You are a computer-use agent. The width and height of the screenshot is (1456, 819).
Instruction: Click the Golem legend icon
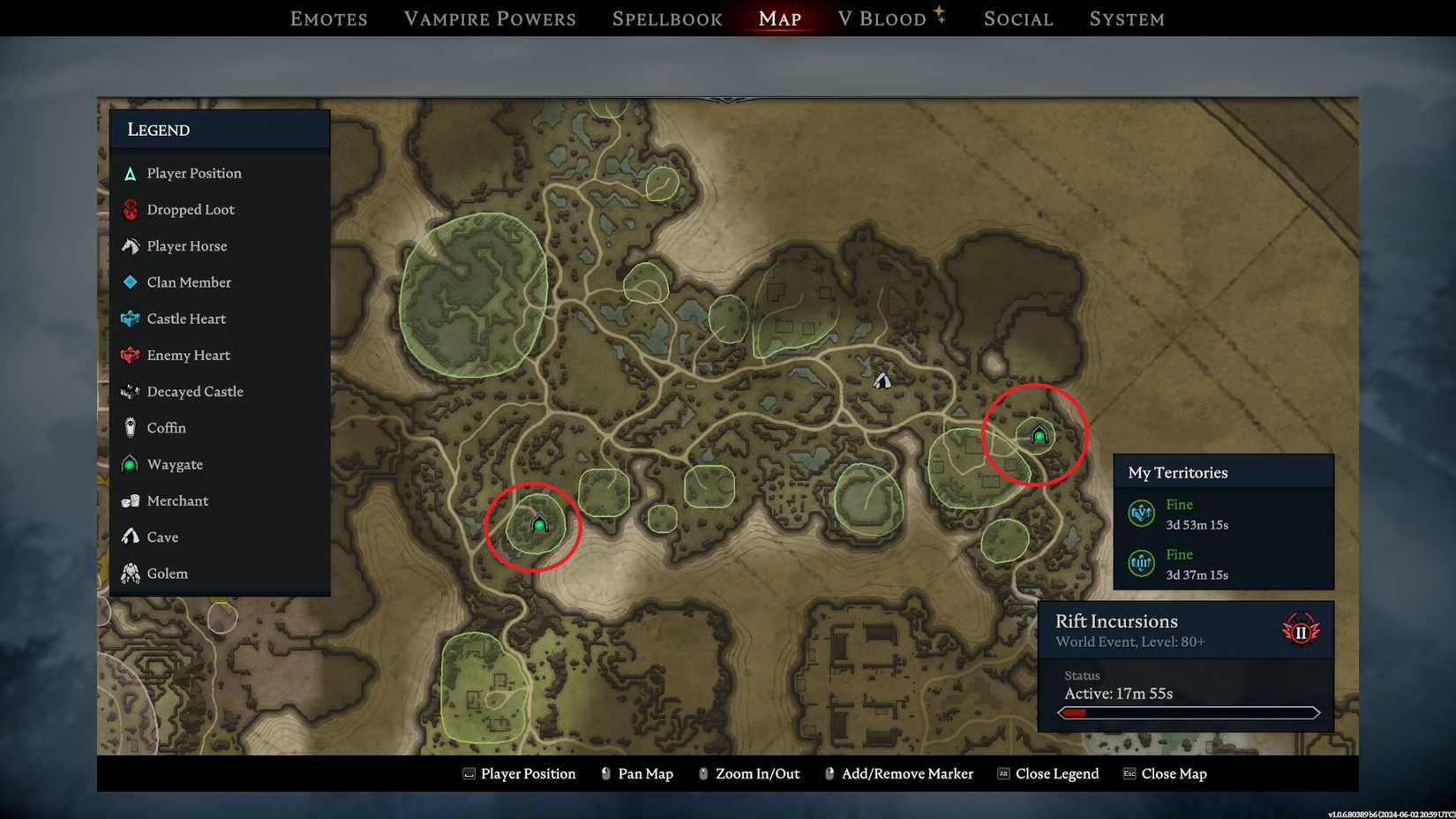tap(130, 573)
